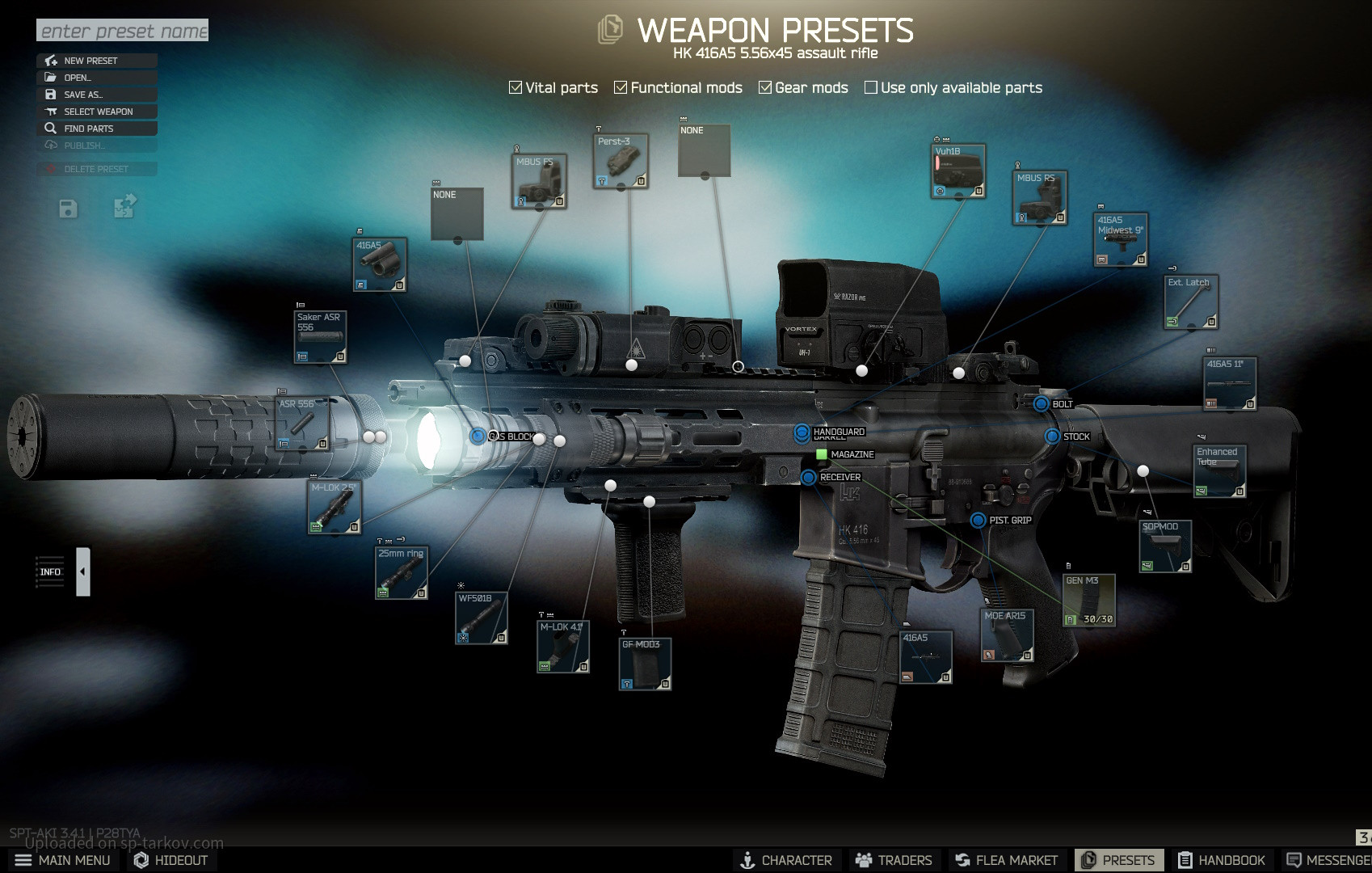Click the preset name input field
Viewport: 1372px width, 873px height.
[122, 31]
